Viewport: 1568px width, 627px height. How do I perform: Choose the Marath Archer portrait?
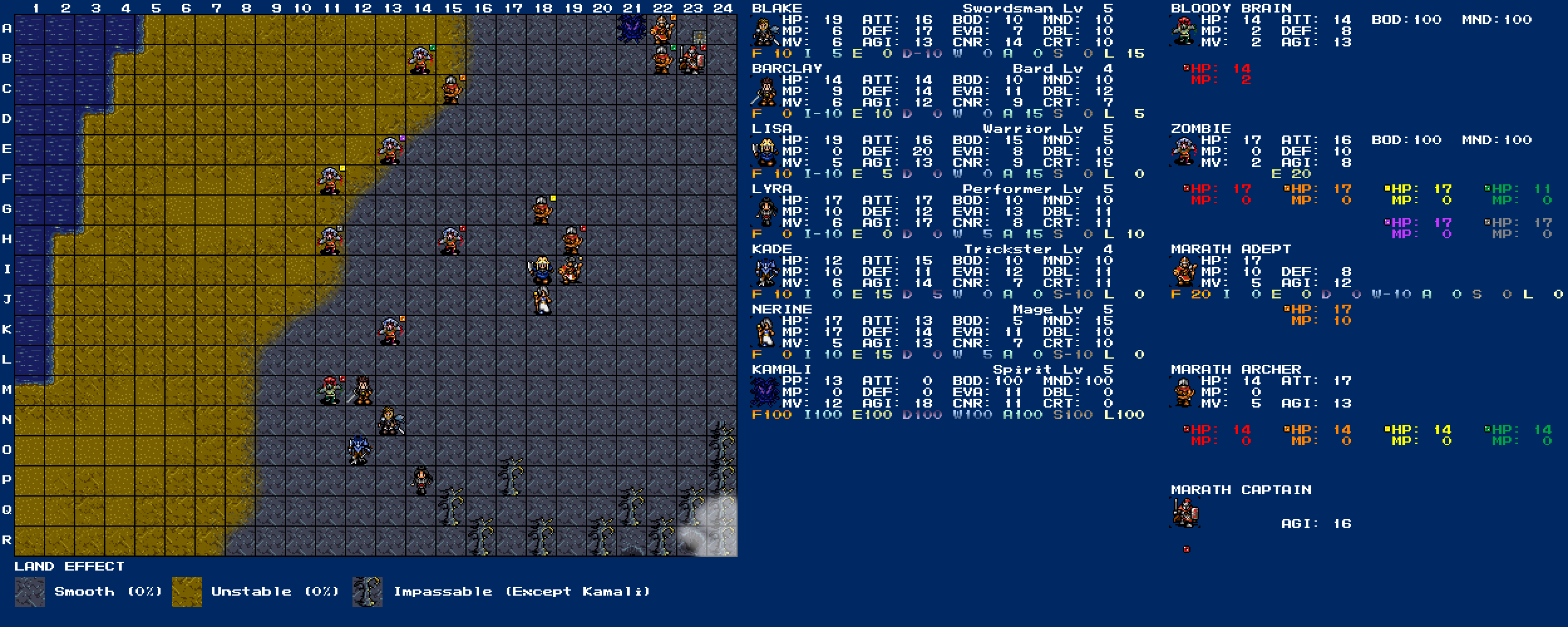click(x=1184, y=393)
